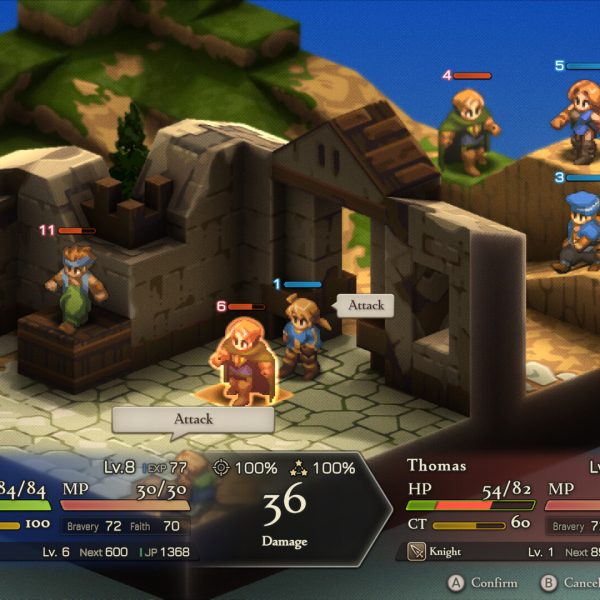Pick the green-cloaked unit marked 4
This screenshot has width=600, height=600.
[466, 130]
